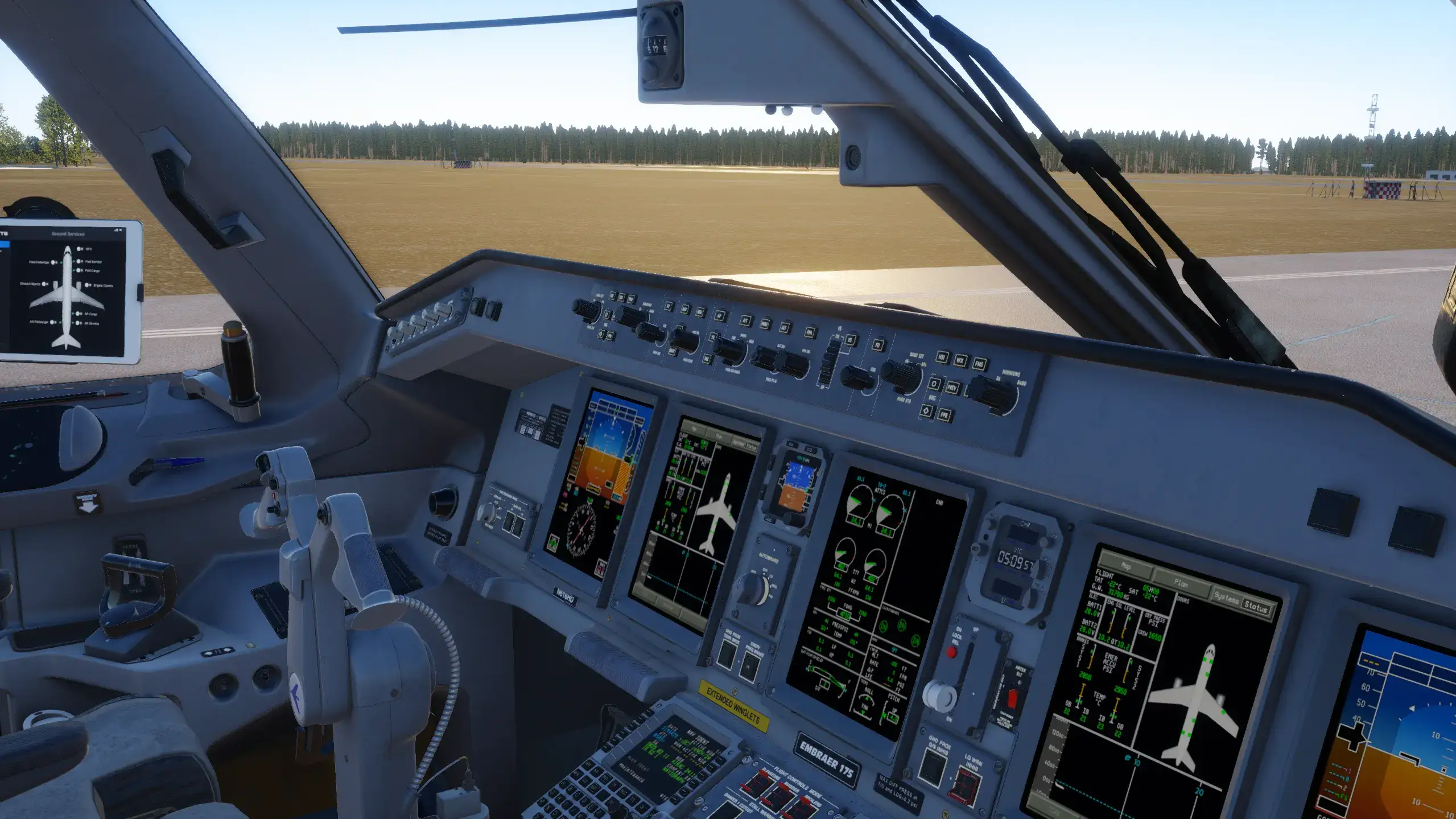Click the FPA mode button

click(x=810, y=332)
